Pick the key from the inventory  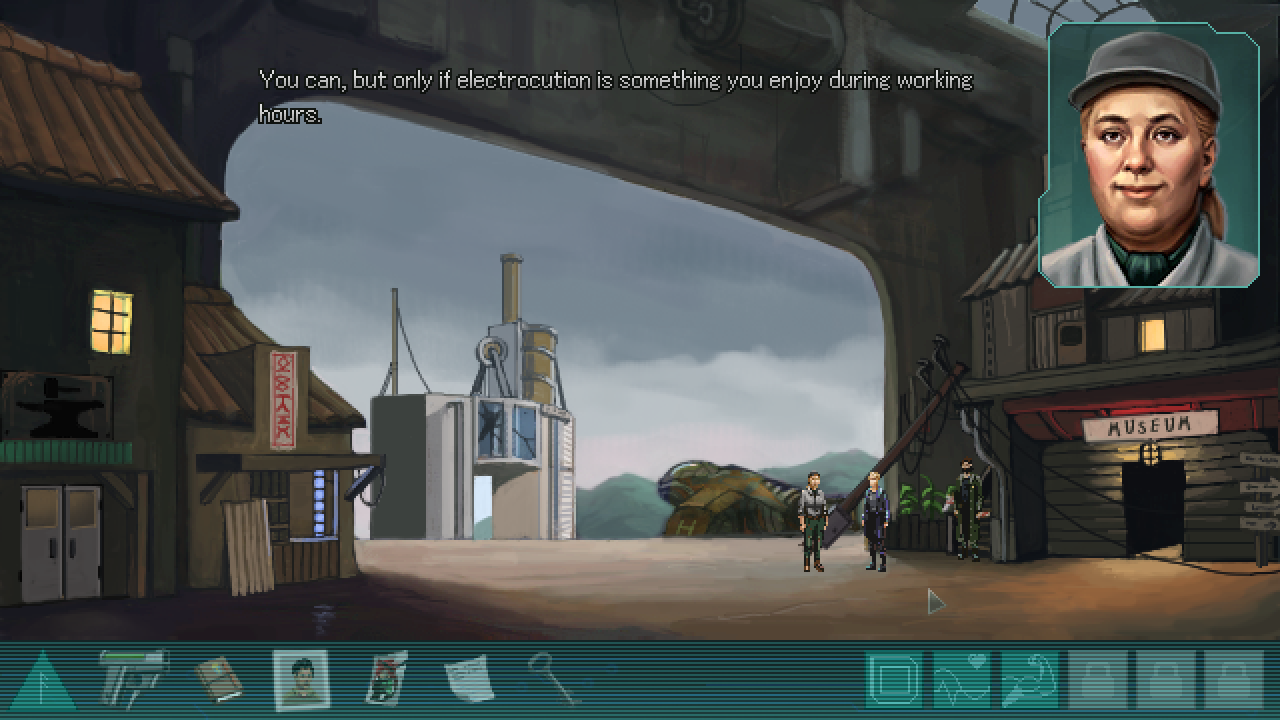point(552,677)
